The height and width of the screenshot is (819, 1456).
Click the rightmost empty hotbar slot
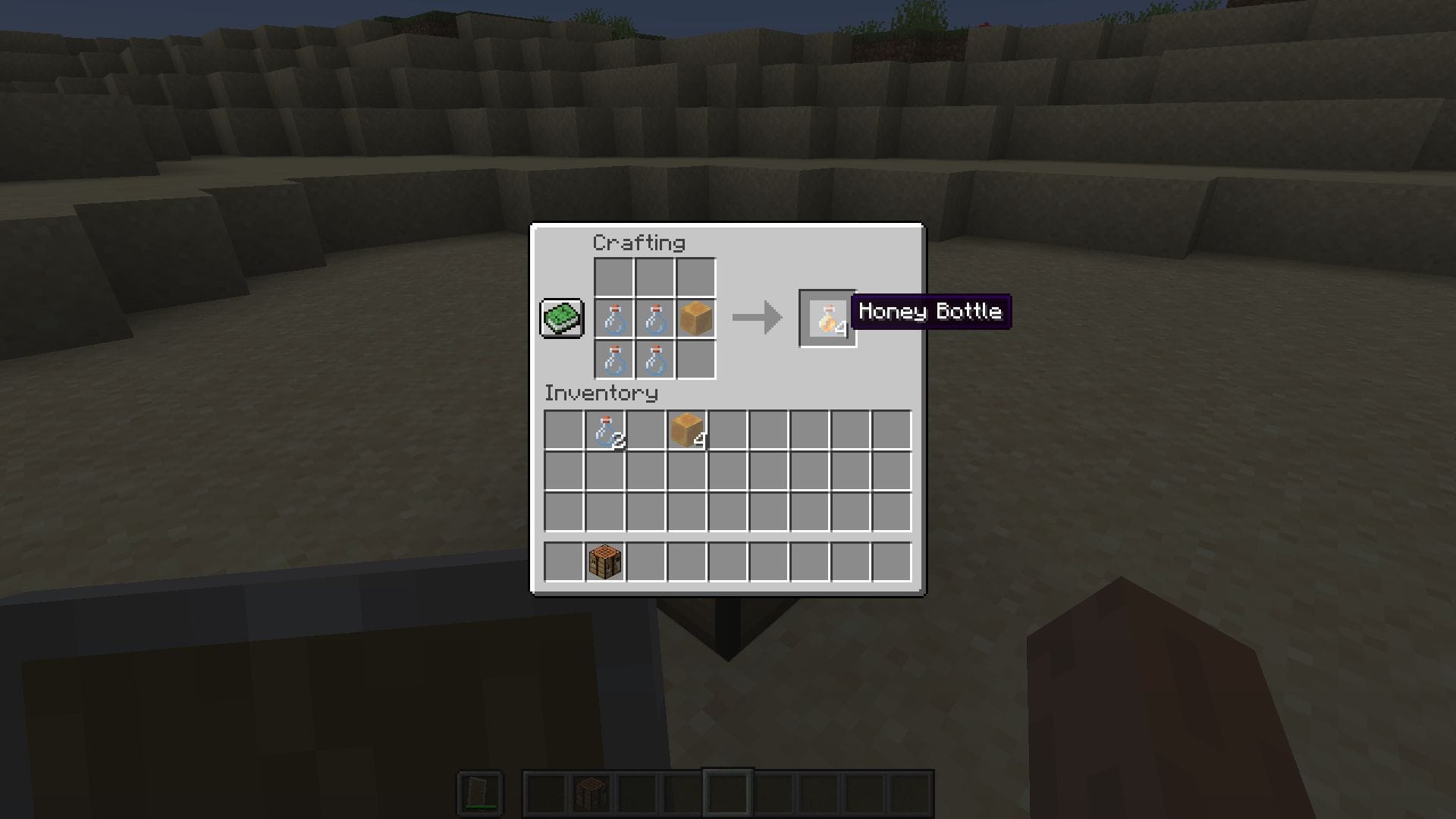910,791
